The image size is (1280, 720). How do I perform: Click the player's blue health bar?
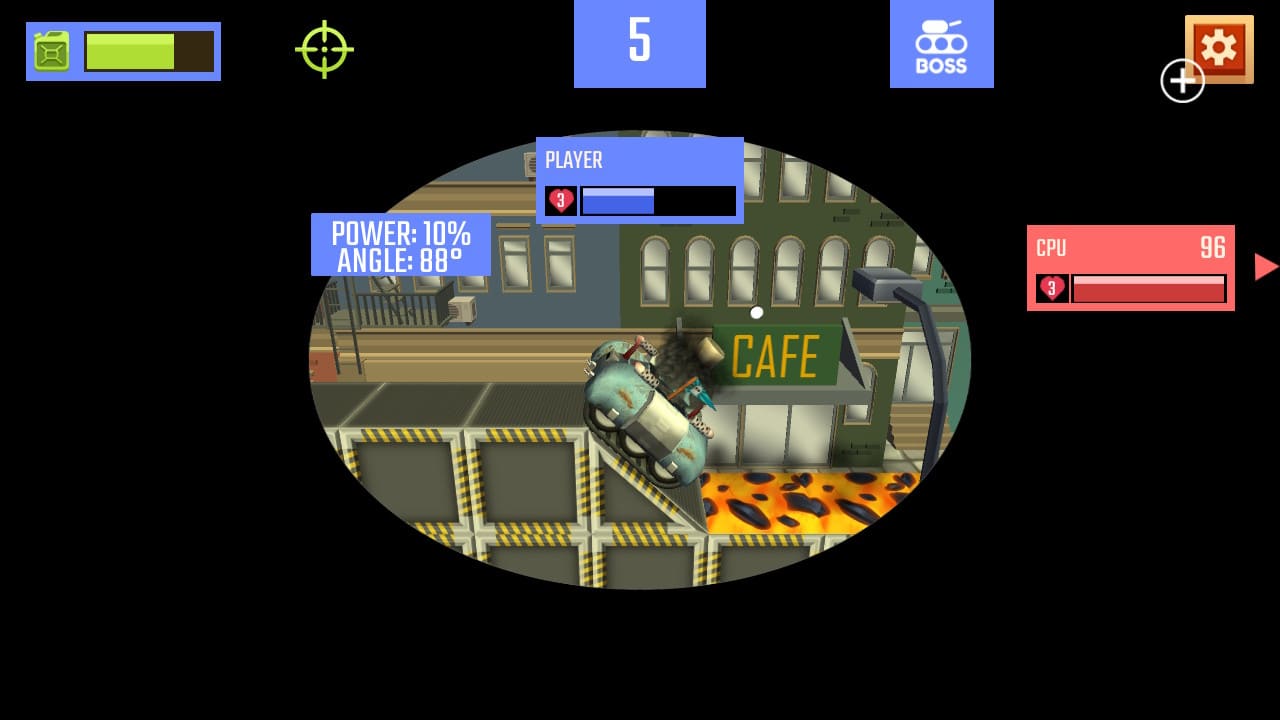tap(617, 200)
